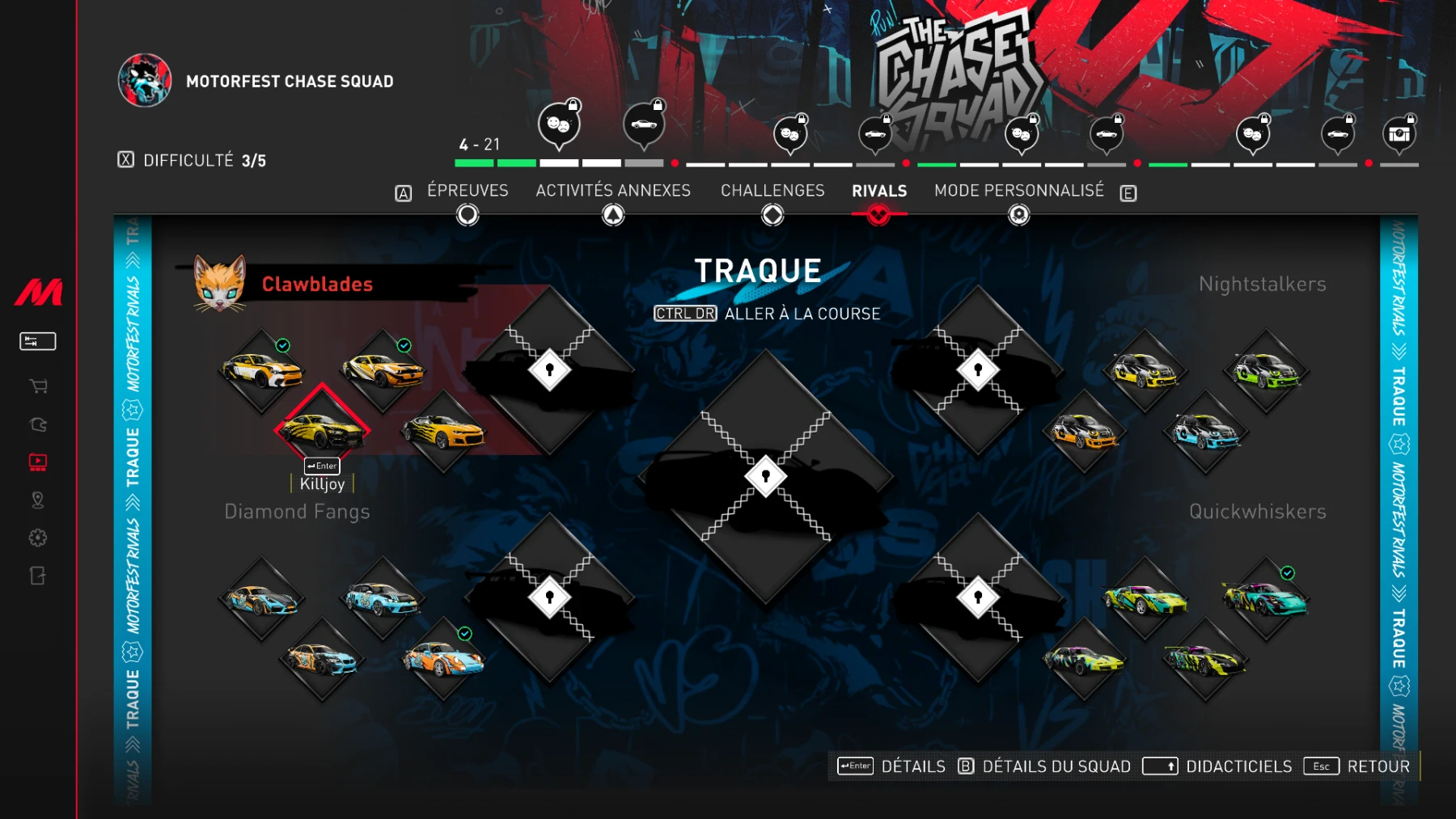Select the locked Clawblades boss tile
Viewport: 1456px width, 819px height.
(x=550, y=370)
